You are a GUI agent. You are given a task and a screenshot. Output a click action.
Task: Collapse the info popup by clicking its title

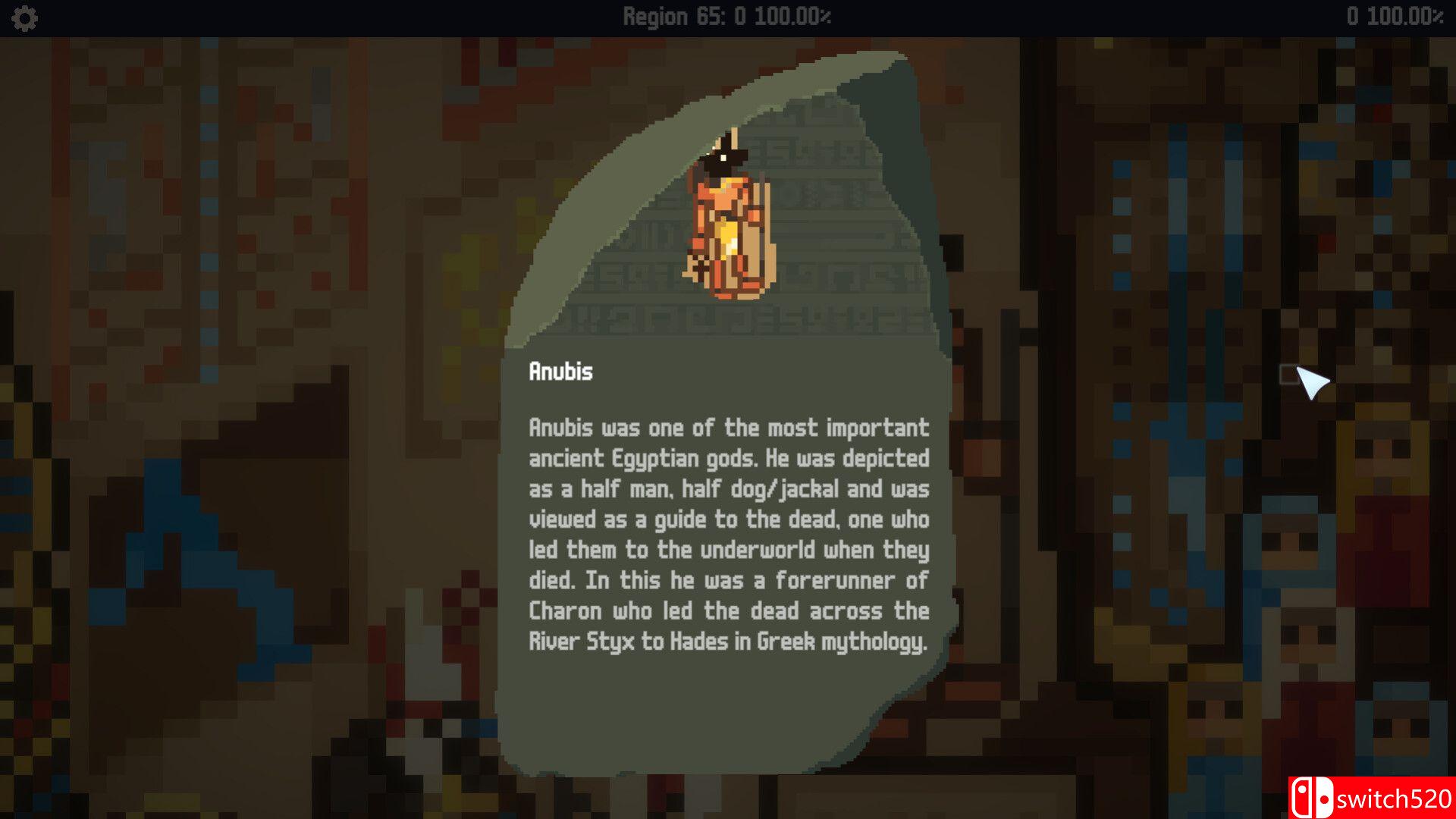coord(561,372)
